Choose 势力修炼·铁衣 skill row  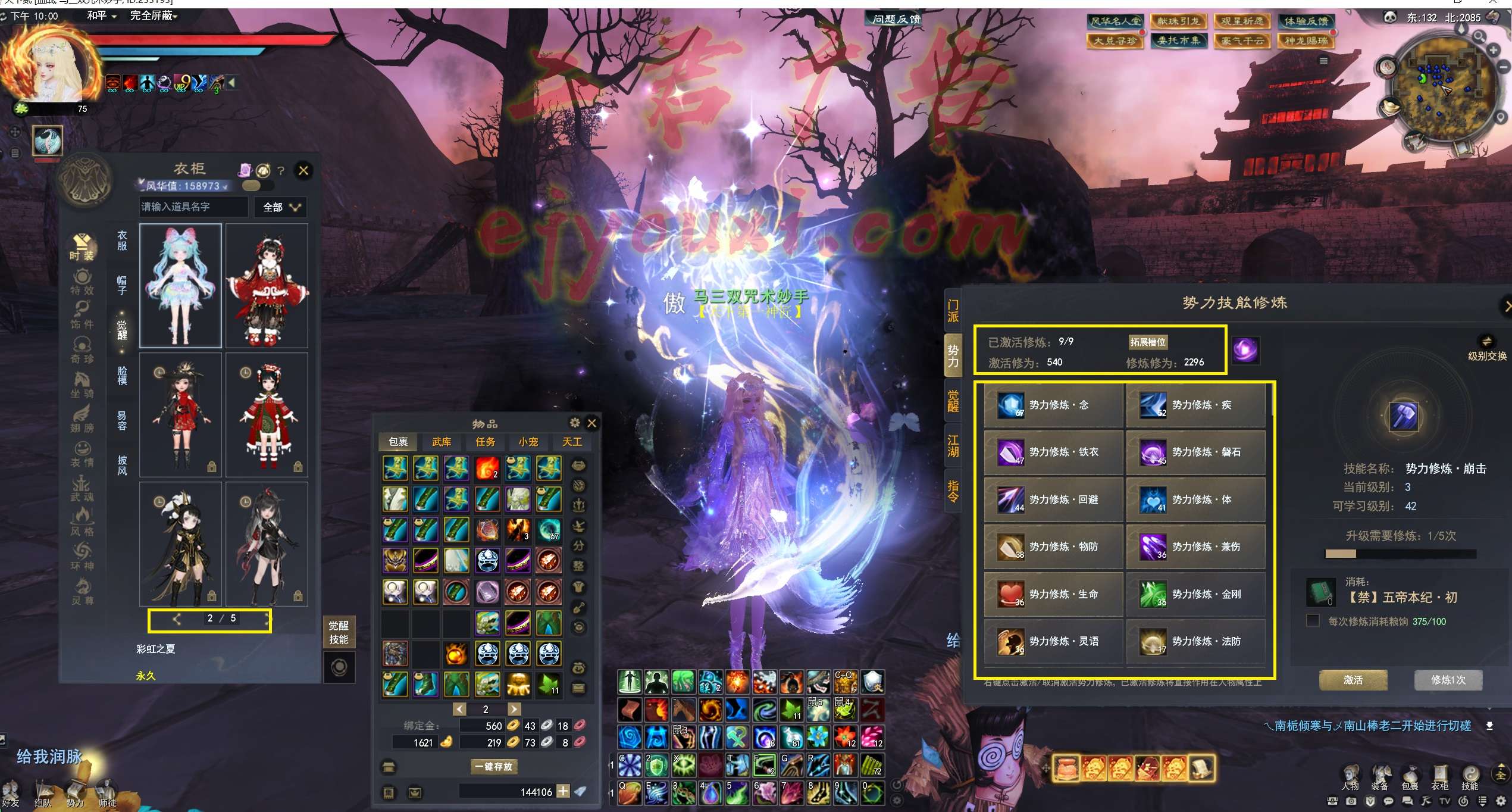(x=1053, y=452)
